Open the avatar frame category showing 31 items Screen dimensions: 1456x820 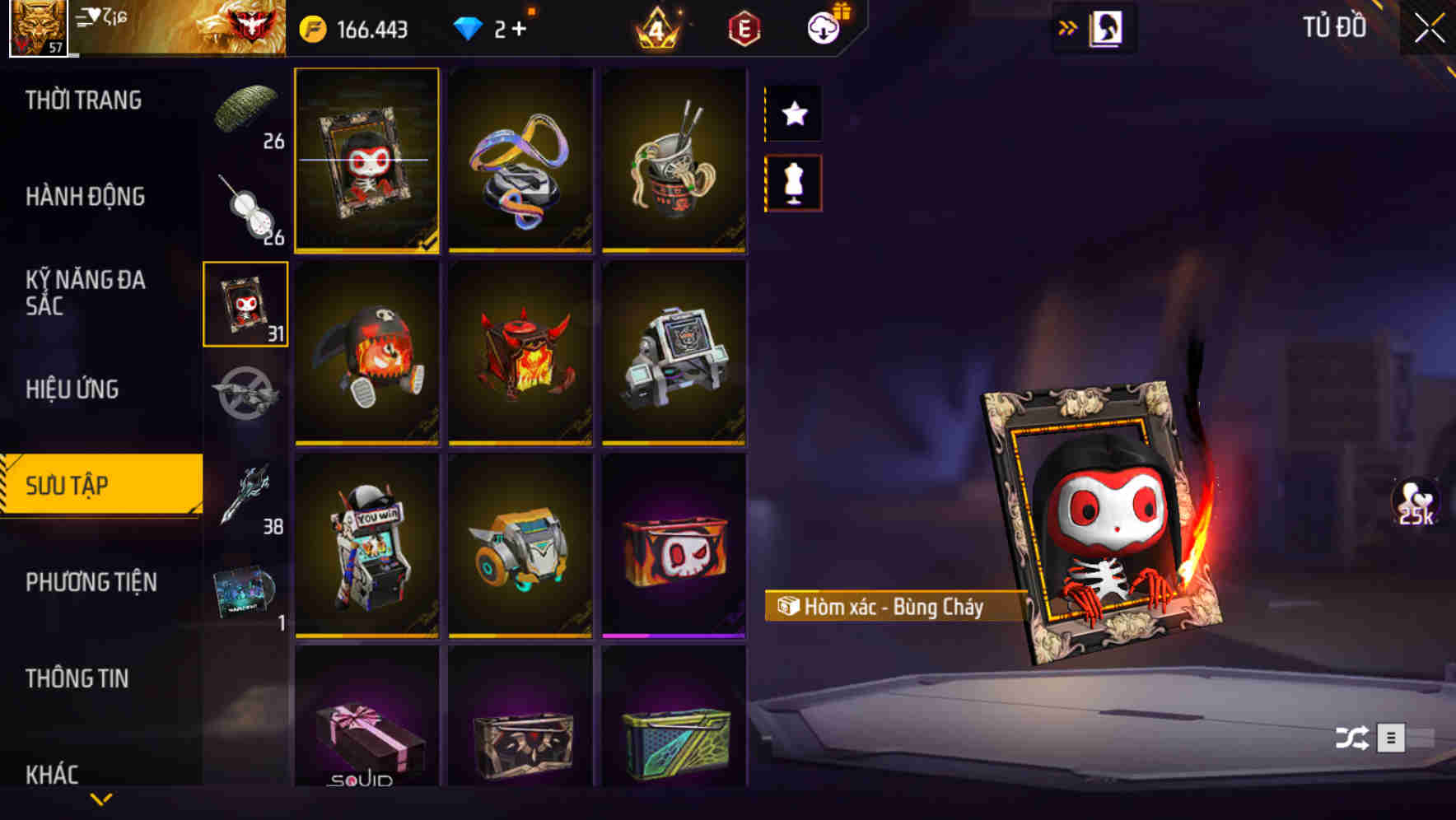pyautogui.click(x=245, y=303)
